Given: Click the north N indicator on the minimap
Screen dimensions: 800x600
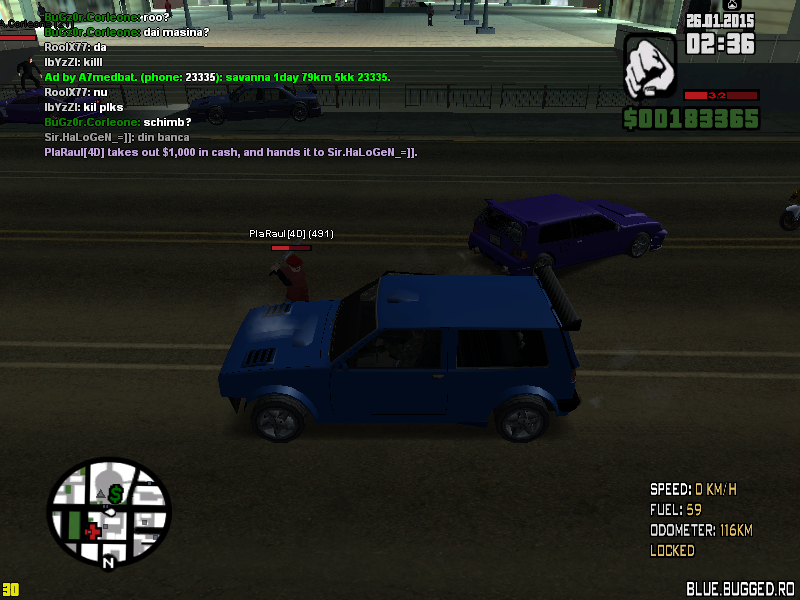Looking at the screenshot, I should [x=108, y=563].
